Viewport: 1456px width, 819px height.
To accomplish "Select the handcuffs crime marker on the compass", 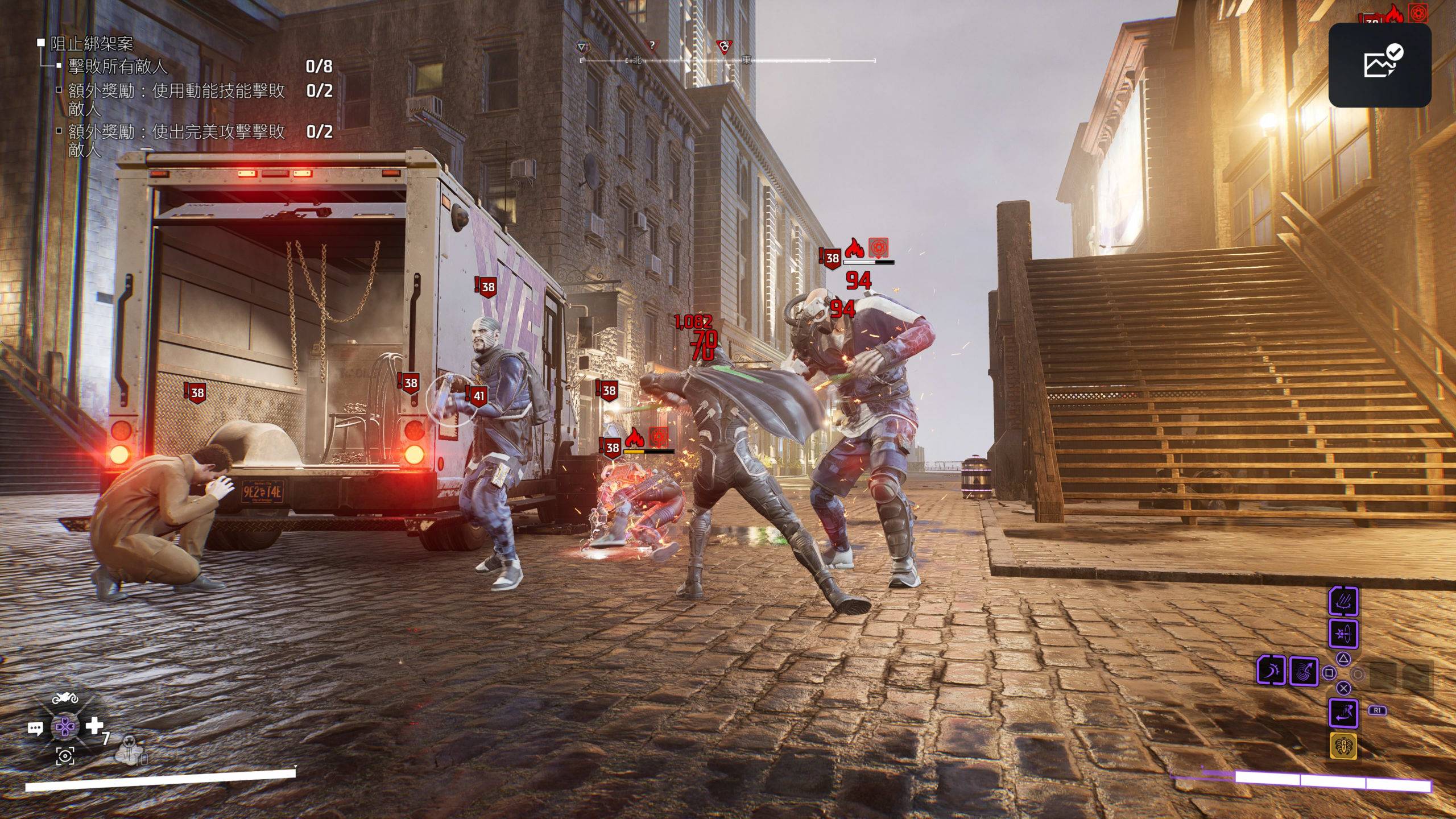I will pos(723,47).
